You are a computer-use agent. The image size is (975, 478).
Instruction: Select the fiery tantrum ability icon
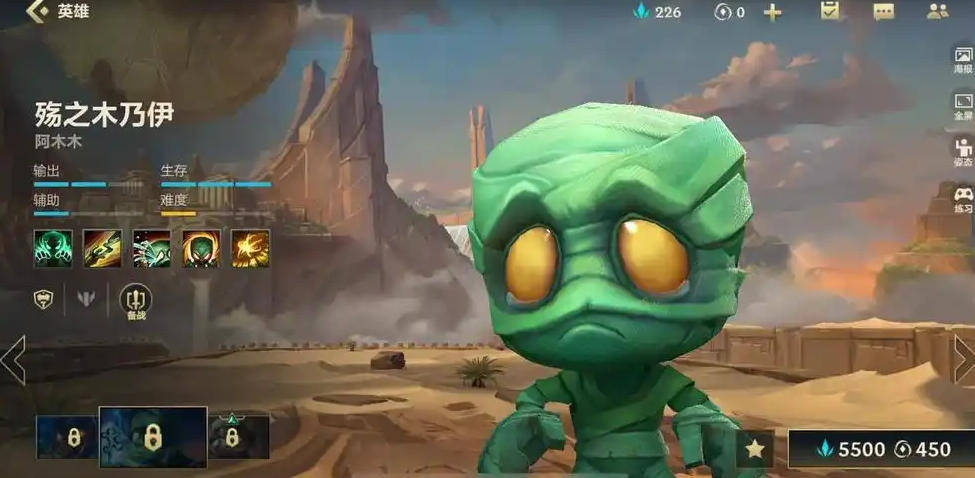coord(201,249)
